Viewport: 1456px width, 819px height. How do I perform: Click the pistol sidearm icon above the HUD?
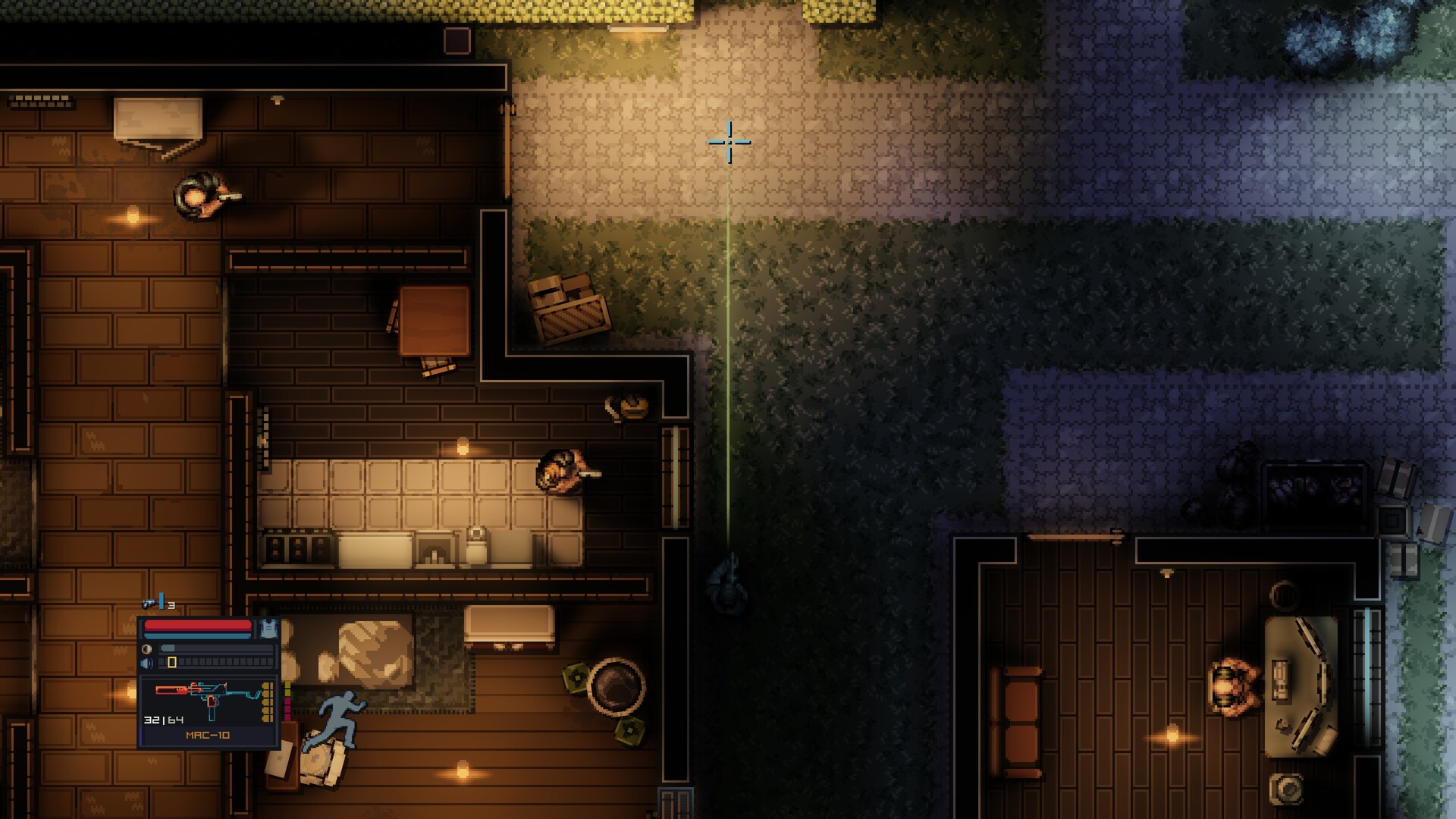pyautogui.click(x=149, y=604)
